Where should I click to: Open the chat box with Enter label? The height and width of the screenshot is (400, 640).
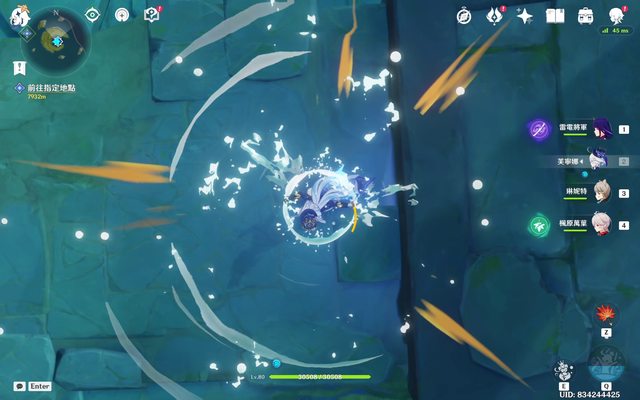click(32, 386)
